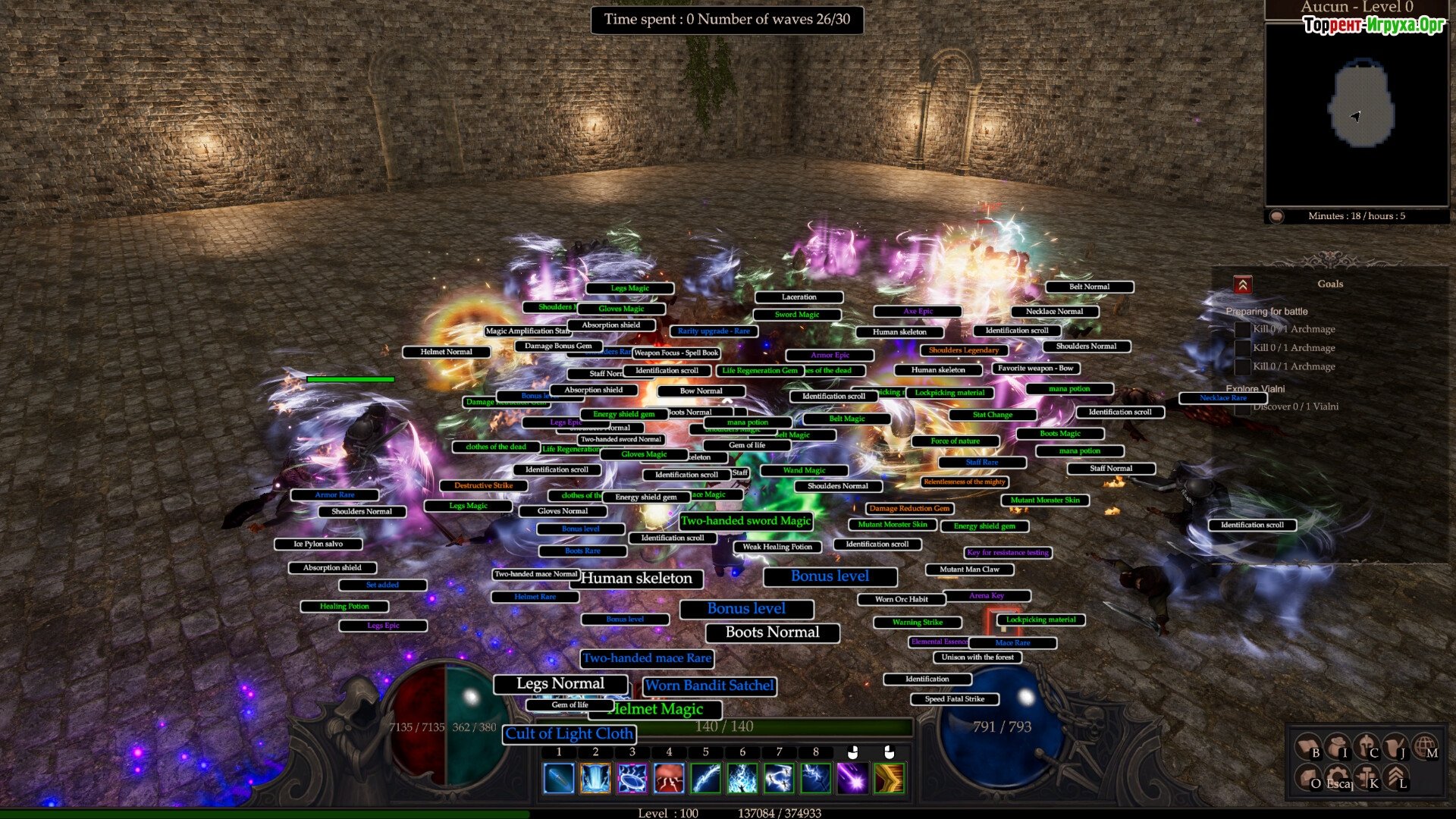The image size is (1456, 819).
Task: Open the journal scroll and quill icon
Action: [x=1395, y=747]
